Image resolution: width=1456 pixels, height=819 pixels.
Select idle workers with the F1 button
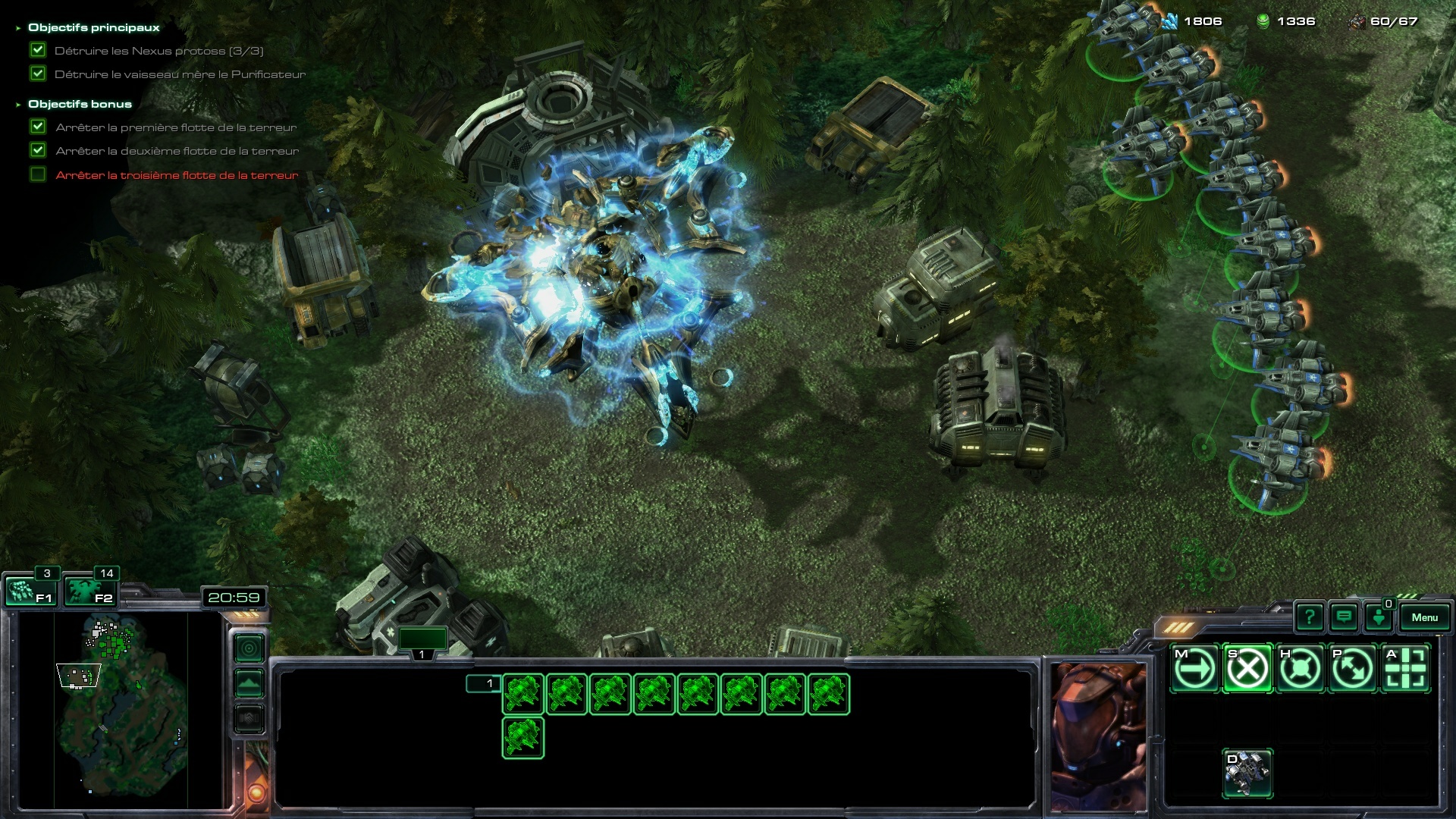coord(30,591)
